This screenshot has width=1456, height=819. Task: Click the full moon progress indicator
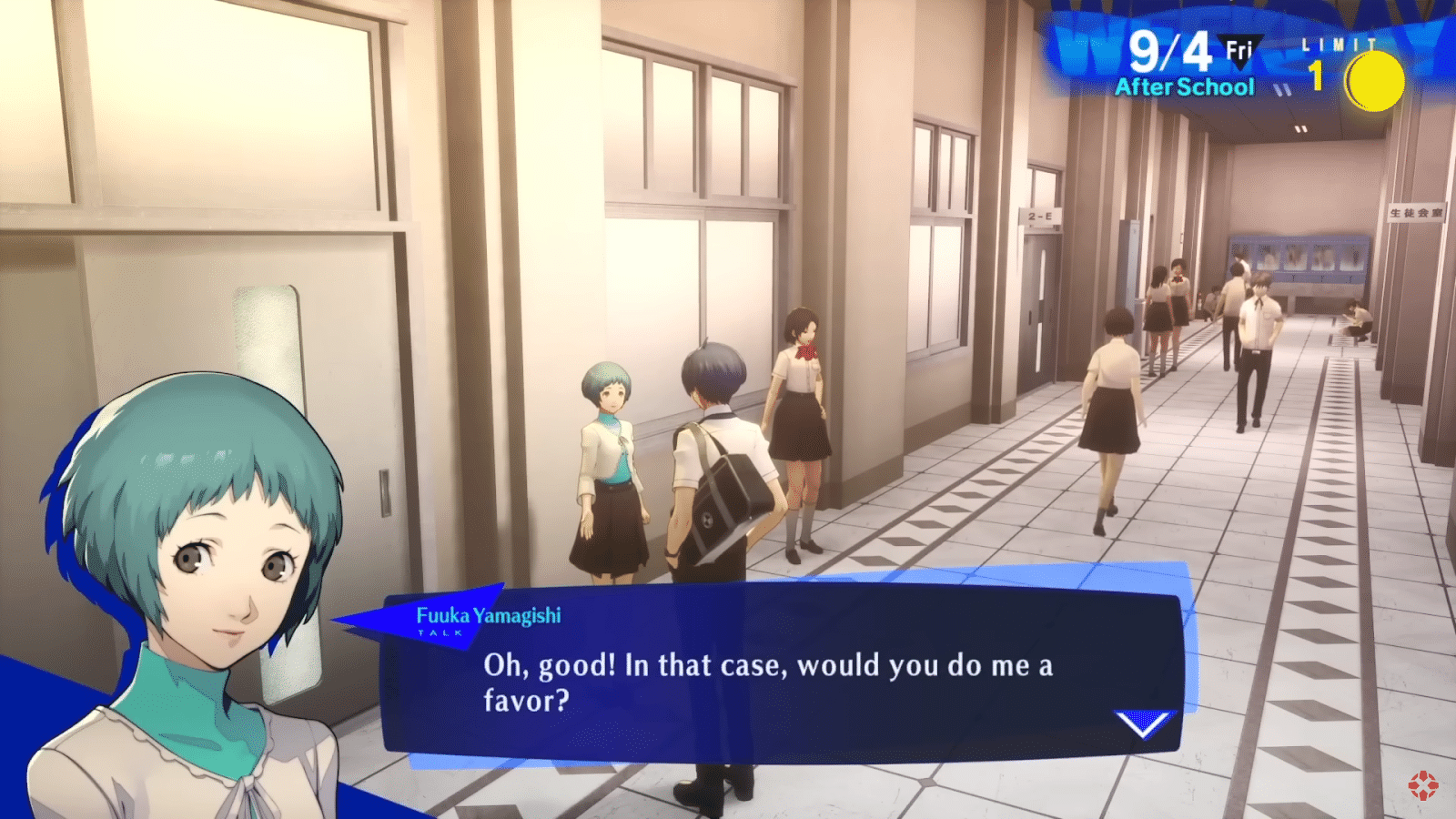pos(1375,80)
